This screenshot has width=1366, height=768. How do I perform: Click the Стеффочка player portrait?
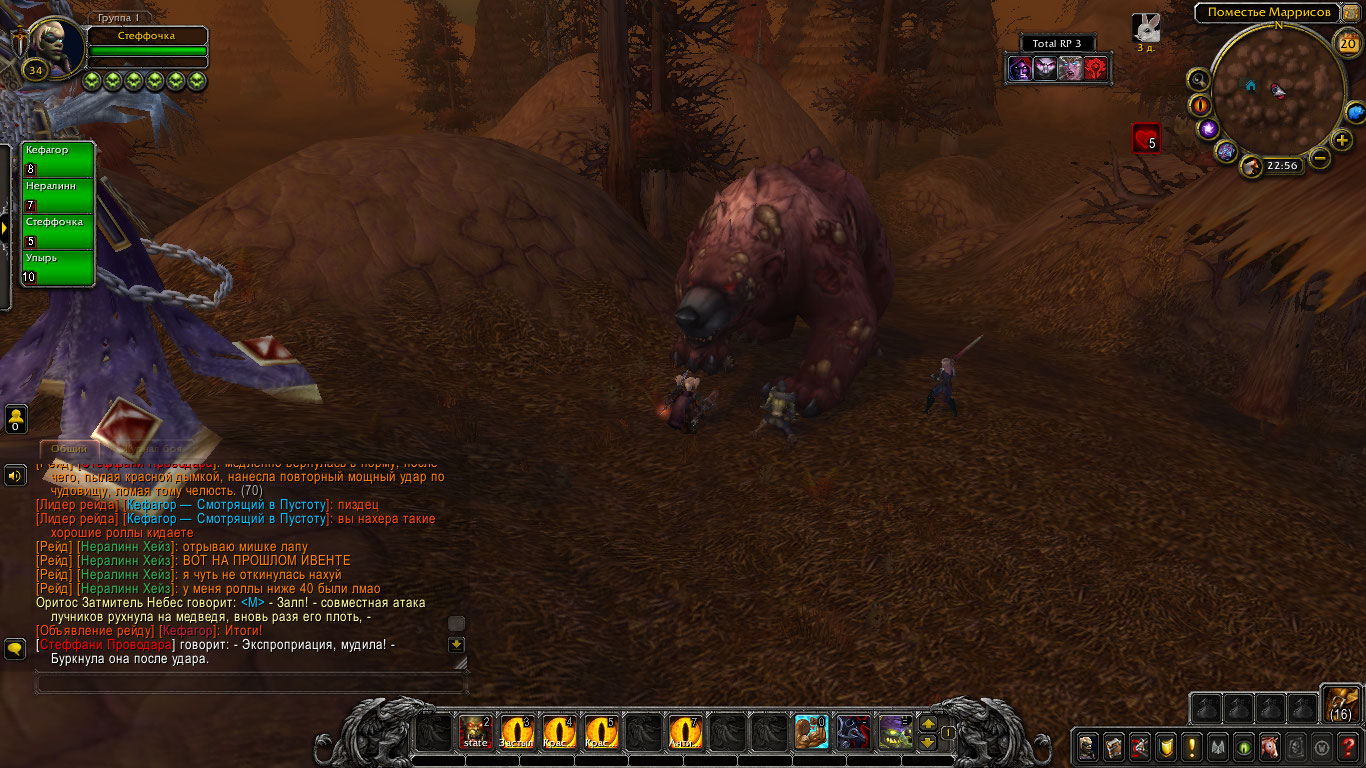[x=55, y=40]
